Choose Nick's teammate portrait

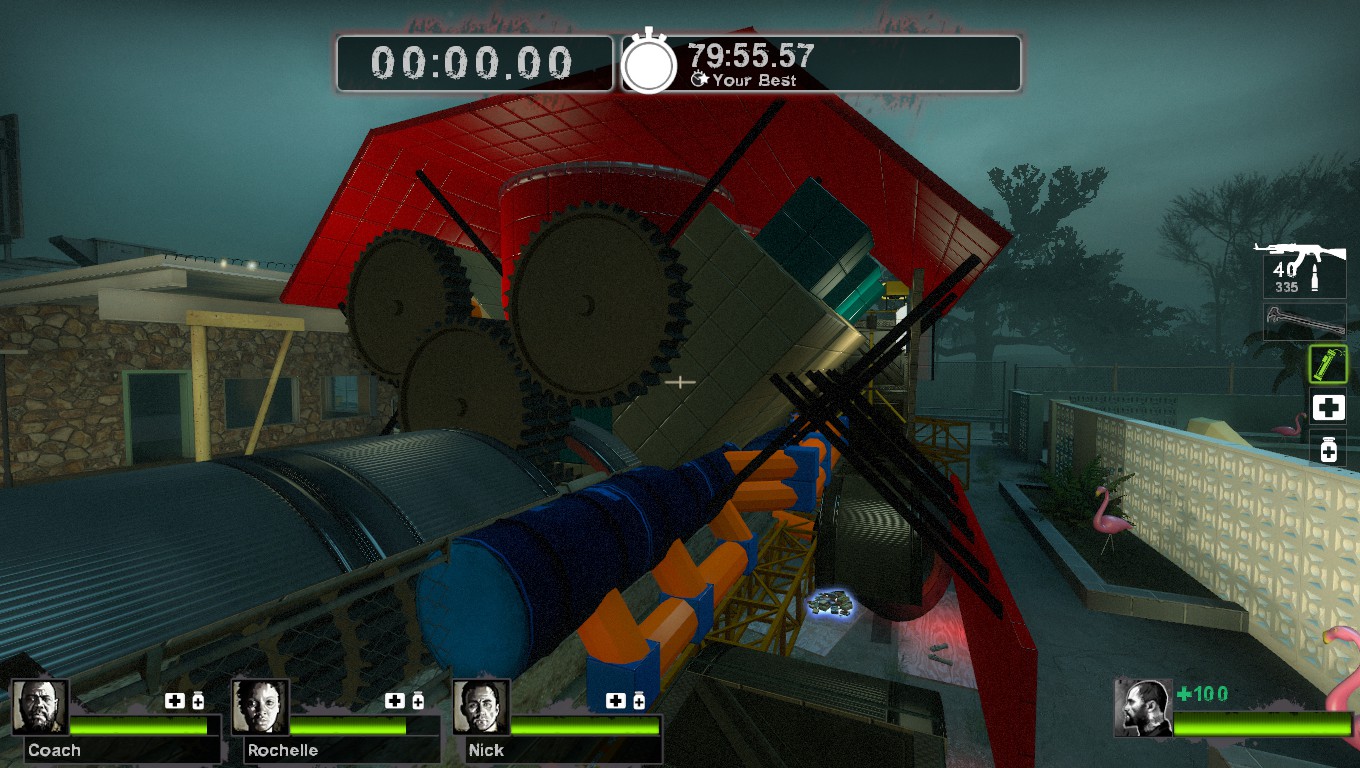pos(481,707)
